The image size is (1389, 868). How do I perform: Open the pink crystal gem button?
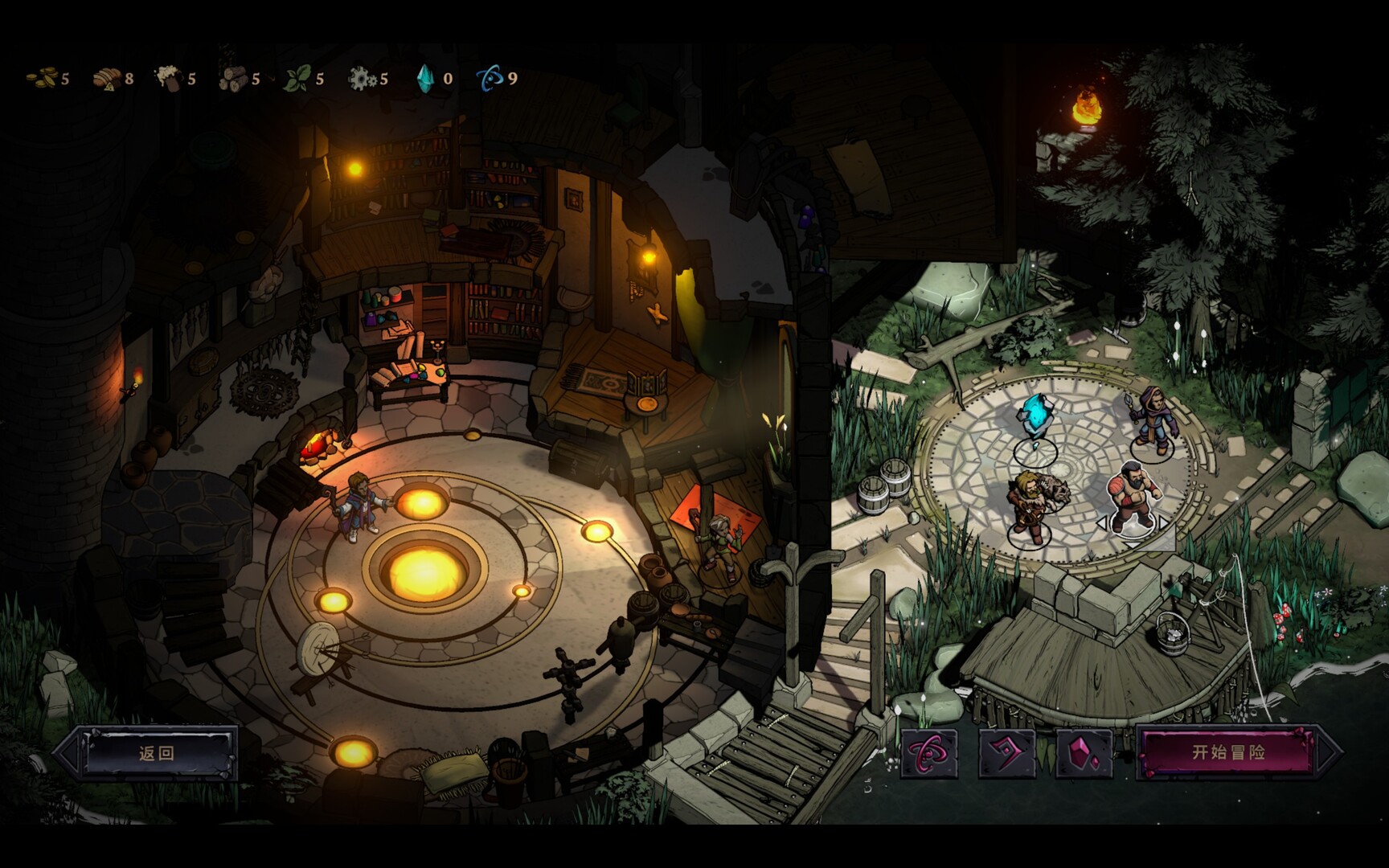click(1084, 753)
